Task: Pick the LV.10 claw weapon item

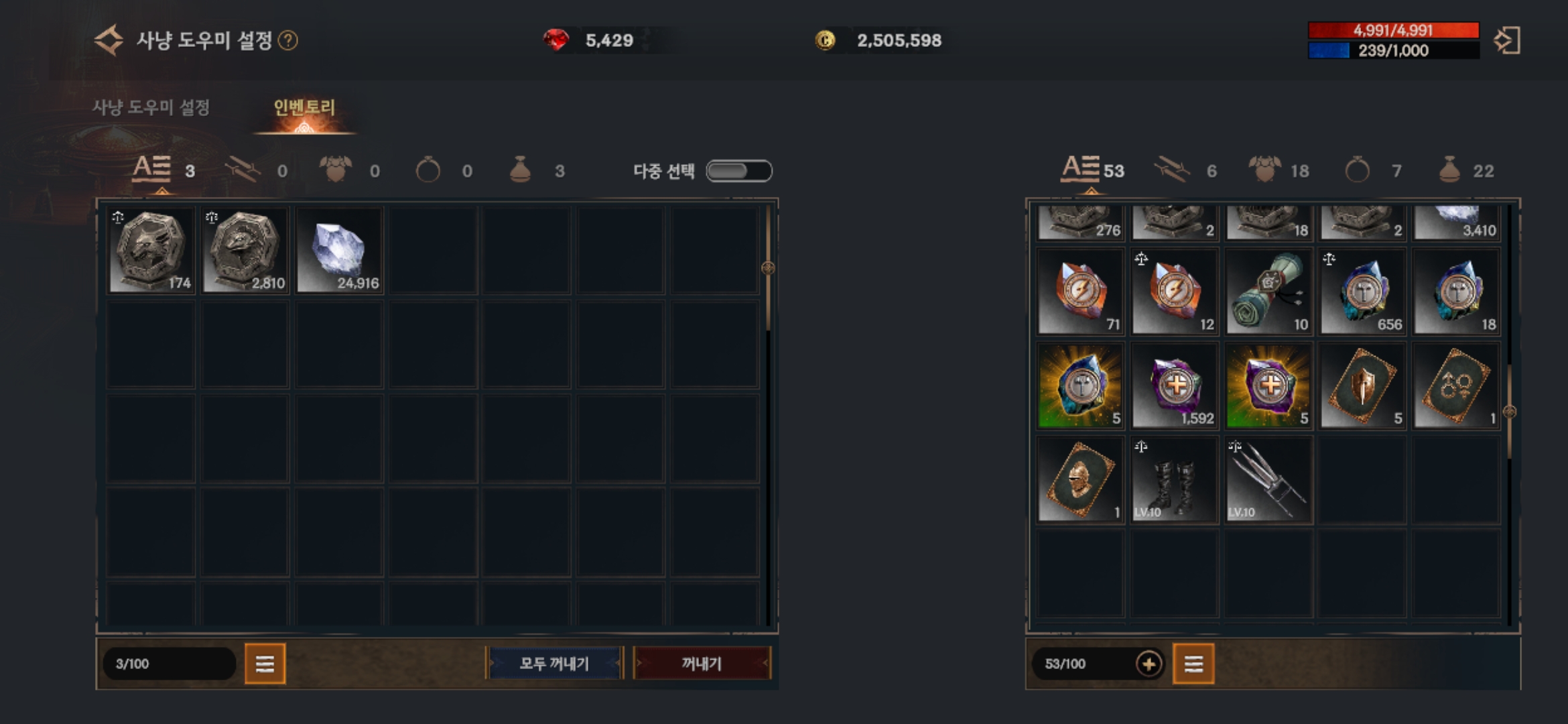Action: click(x=1268, y=480)
